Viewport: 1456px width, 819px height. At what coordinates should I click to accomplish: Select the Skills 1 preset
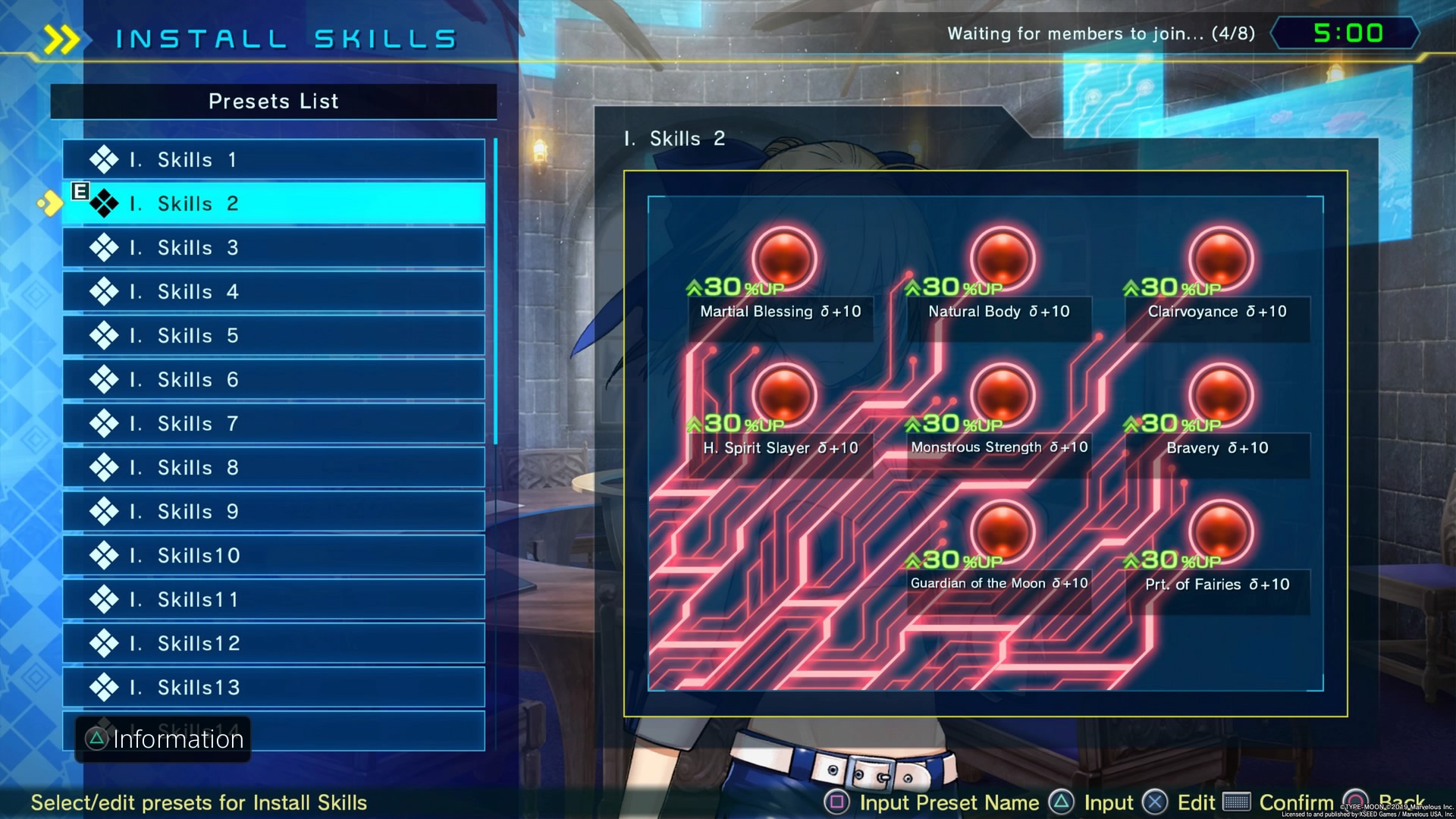(x=273, y=160)
